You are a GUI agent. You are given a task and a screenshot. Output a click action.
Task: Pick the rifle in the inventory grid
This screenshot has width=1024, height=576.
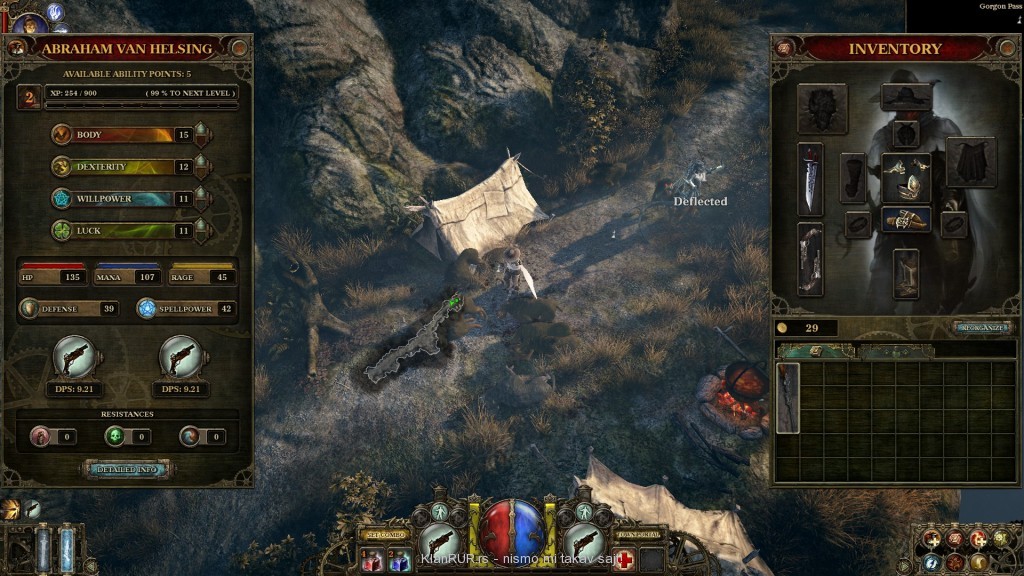(x=788, y=397)
